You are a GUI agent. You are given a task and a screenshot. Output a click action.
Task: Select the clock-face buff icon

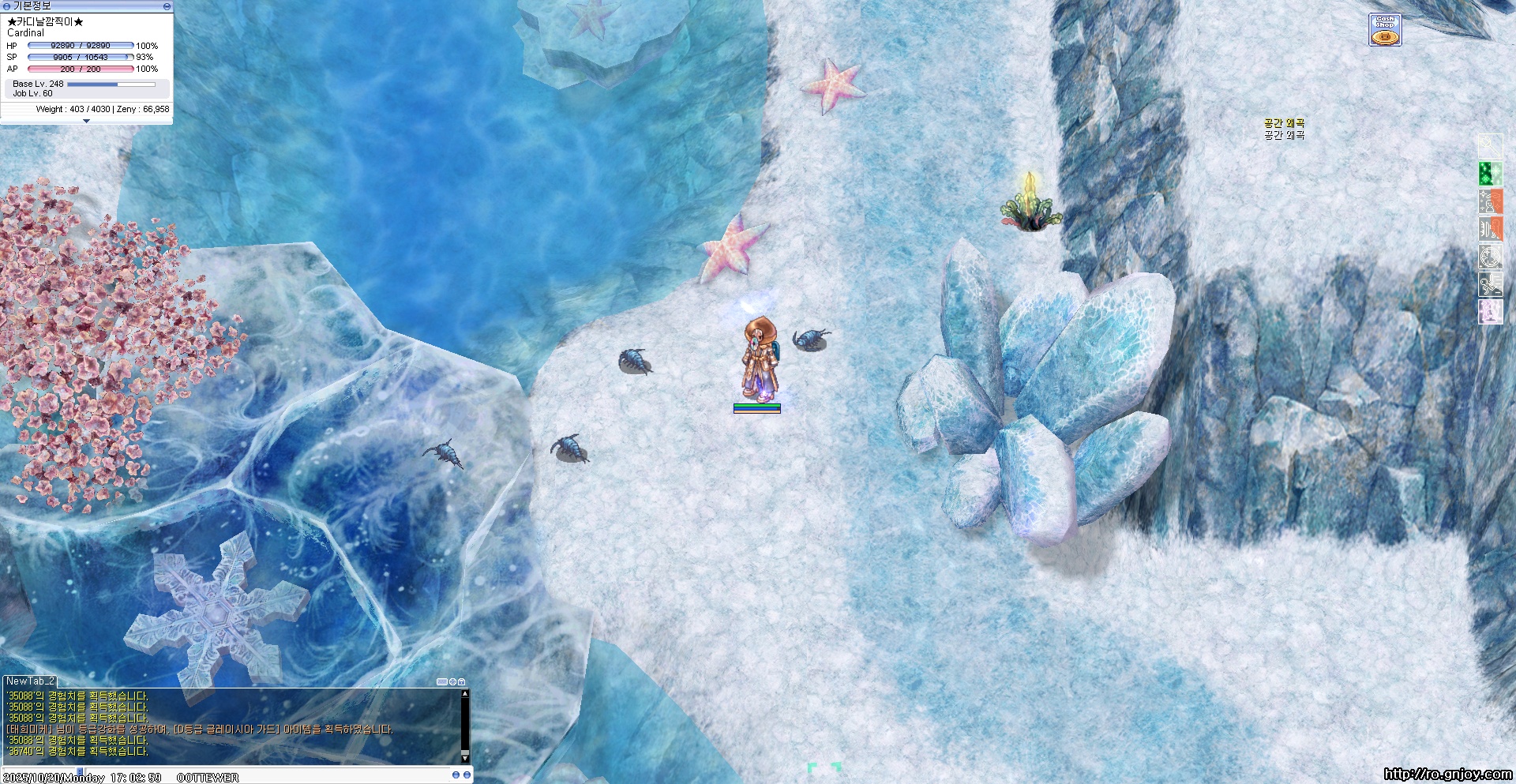(1490, 257)
